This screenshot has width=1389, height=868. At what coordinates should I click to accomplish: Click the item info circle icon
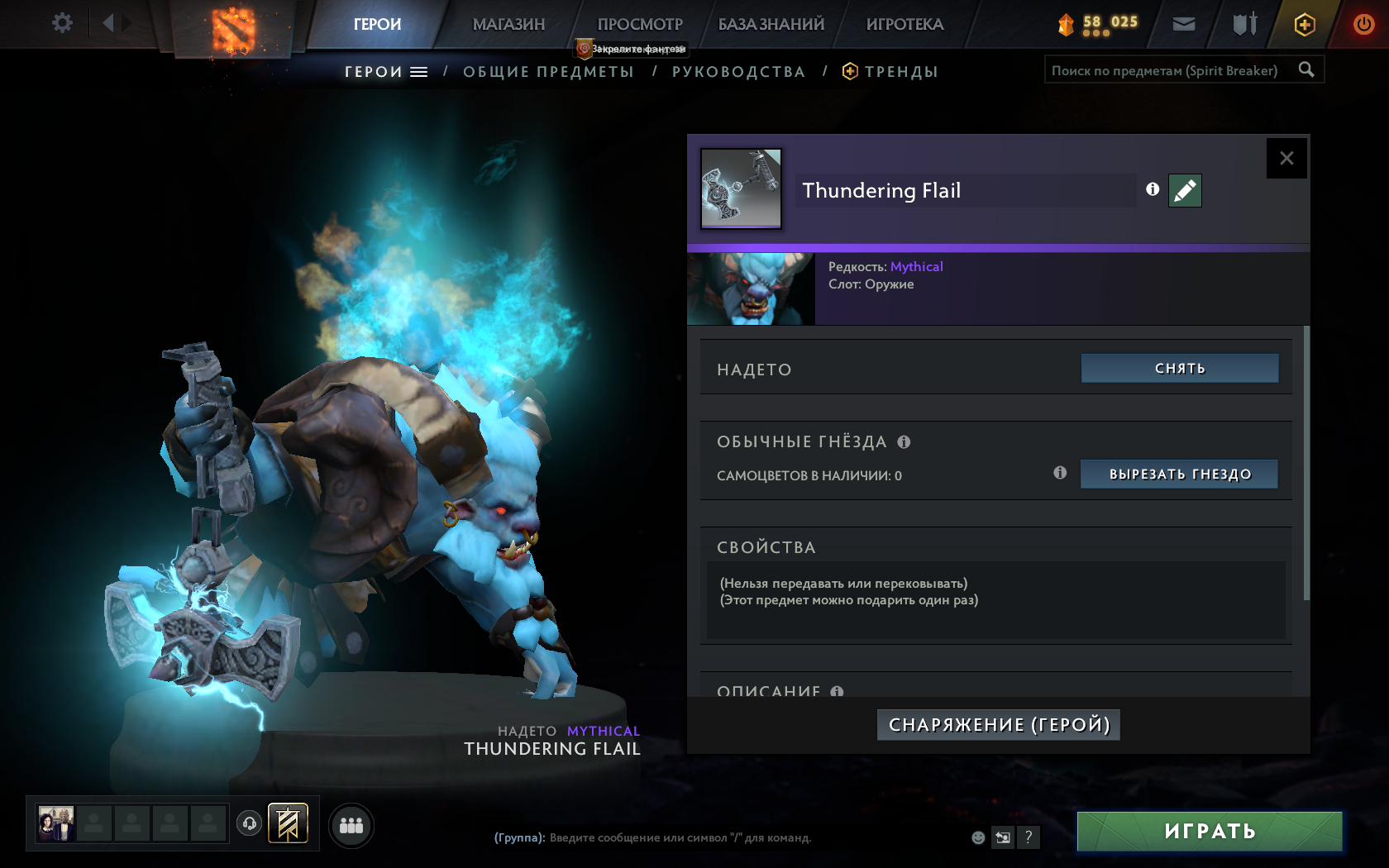(x=1152, y=189)
